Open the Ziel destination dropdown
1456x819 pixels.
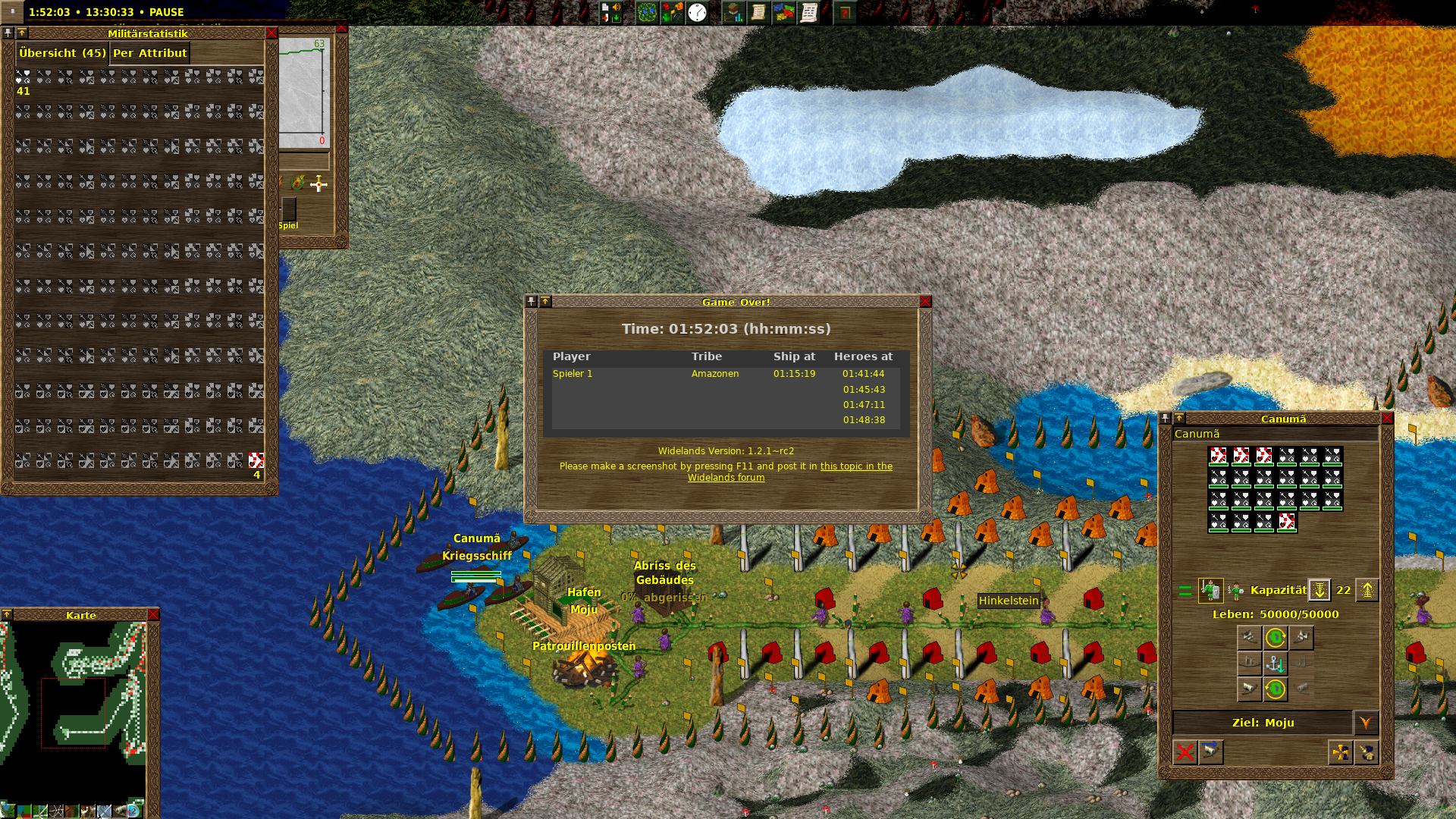(1366, 723)
